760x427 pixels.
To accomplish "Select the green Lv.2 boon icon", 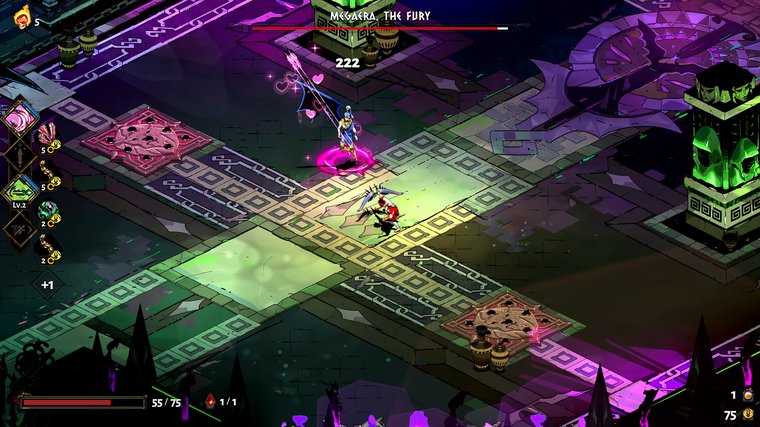I will tap(21, 189).
